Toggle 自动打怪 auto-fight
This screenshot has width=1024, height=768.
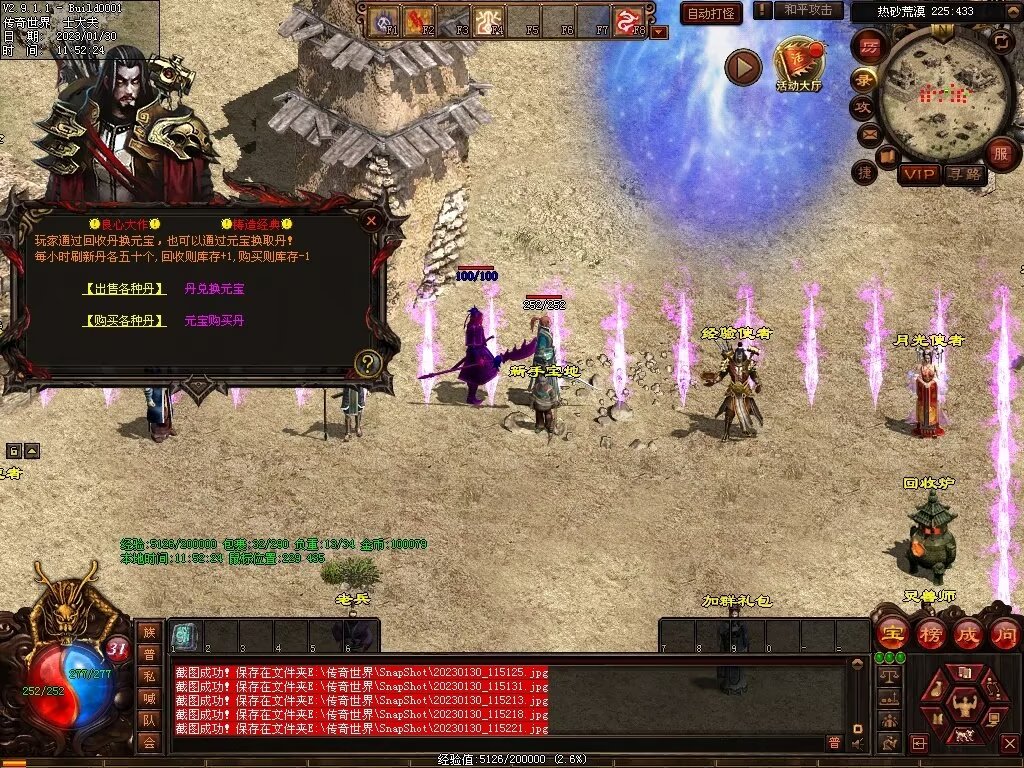click(x=711, y=13)
